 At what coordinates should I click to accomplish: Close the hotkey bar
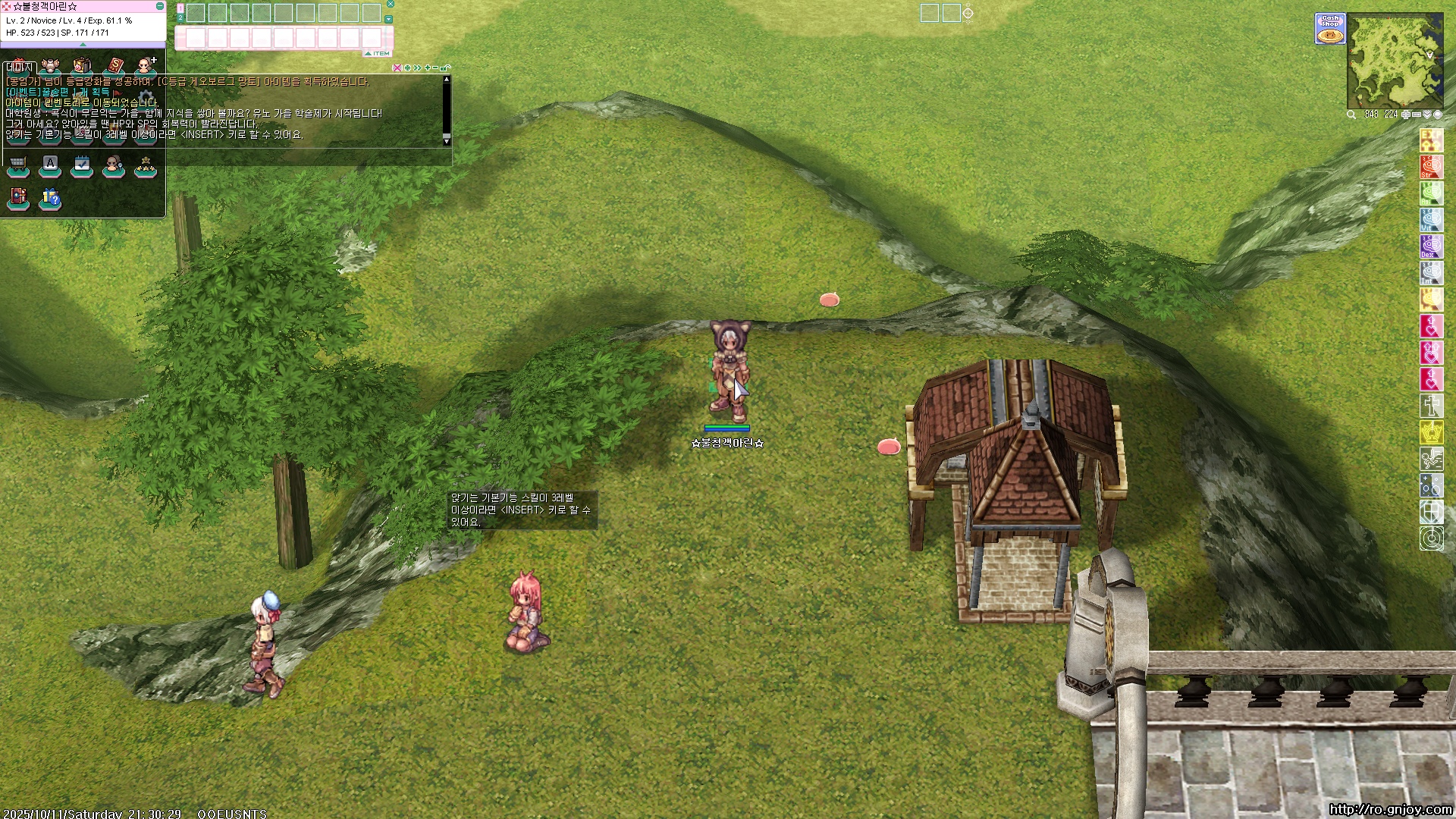[391, 4]
